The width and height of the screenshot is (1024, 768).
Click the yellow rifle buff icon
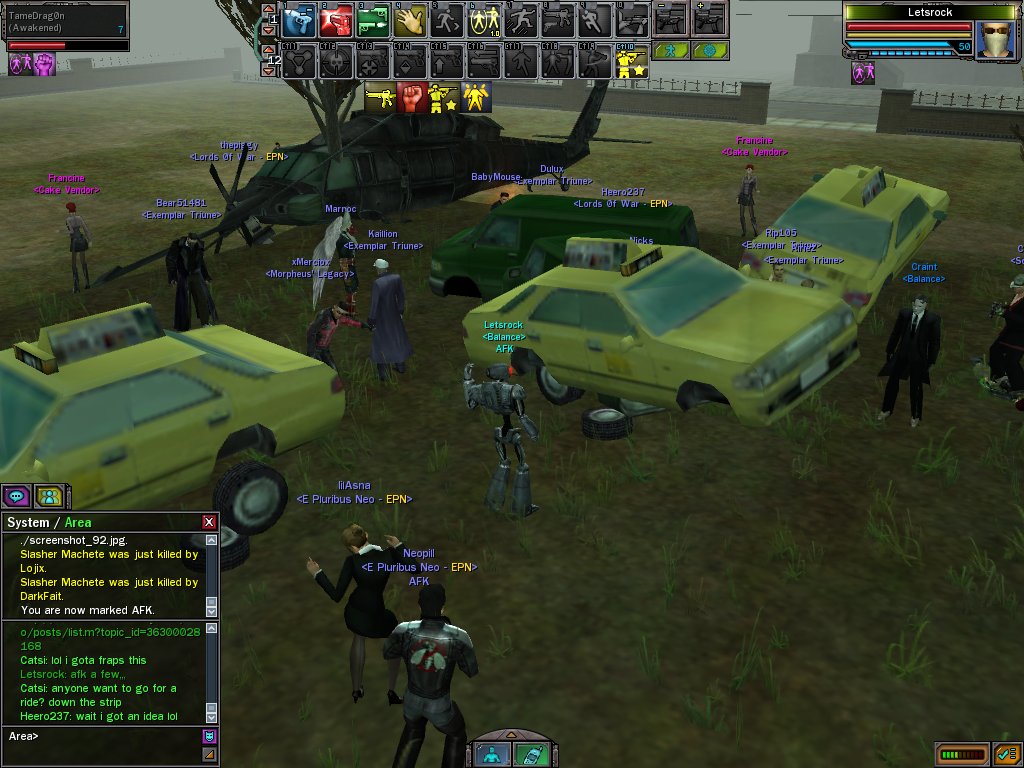coord(379,97)
